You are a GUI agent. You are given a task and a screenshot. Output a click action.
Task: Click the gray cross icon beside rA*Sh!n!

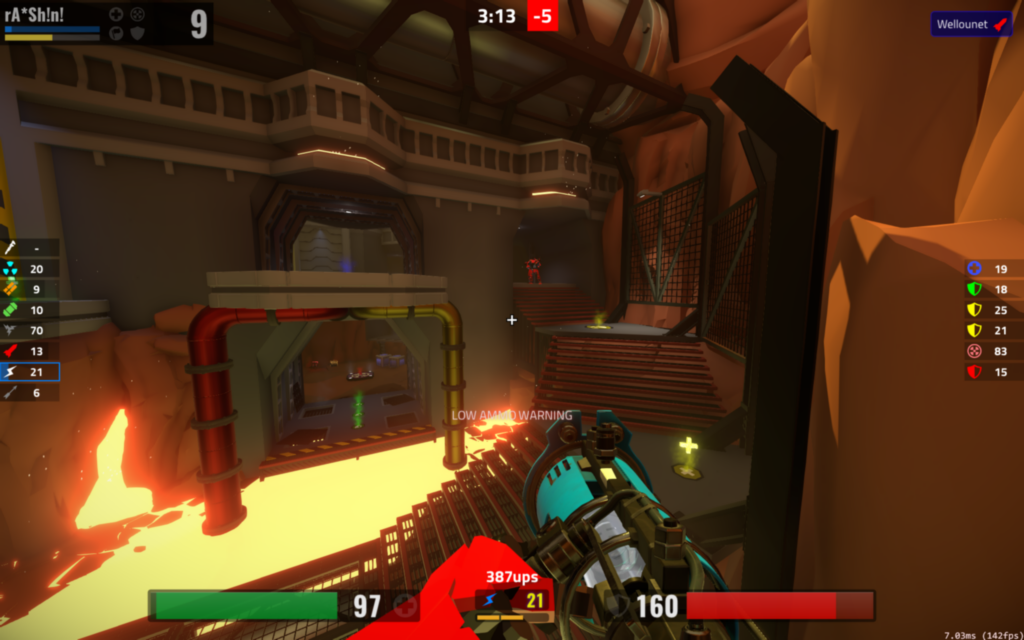116,14
